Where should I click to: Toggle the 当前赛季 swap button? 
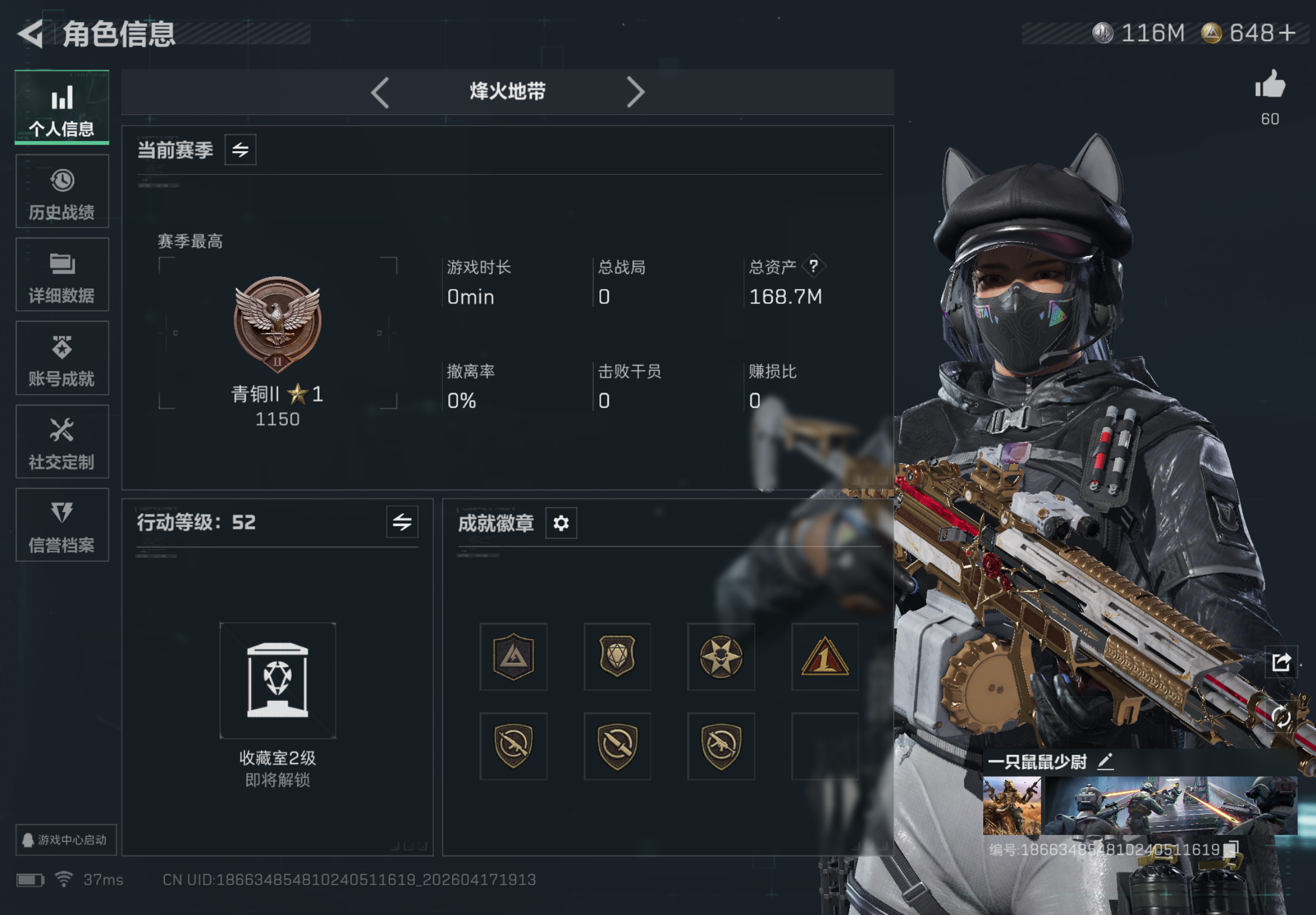click(240, 150)
